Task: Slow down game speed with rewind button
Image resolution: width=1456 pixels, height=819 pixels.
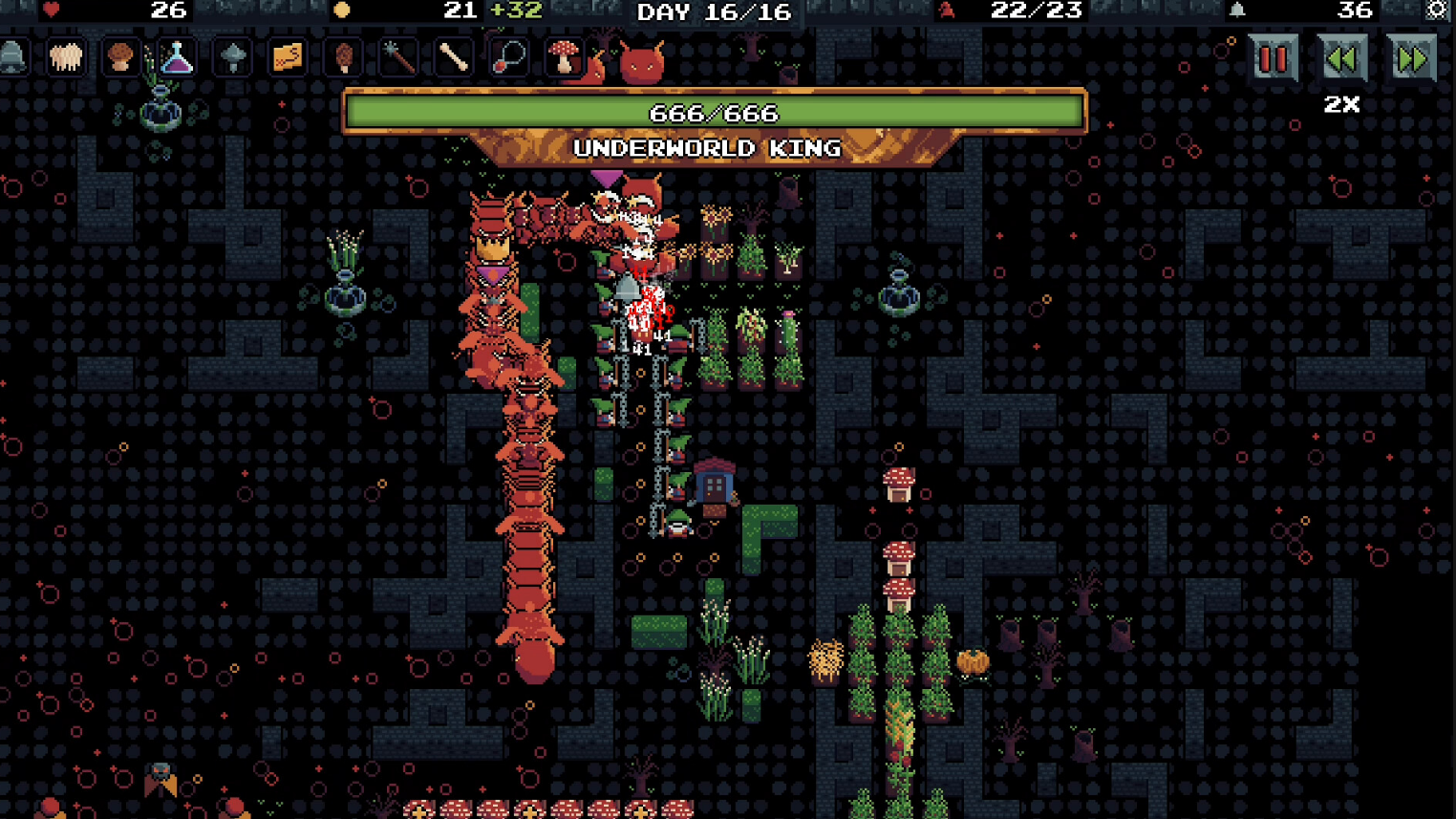Action: point(1342,59)
